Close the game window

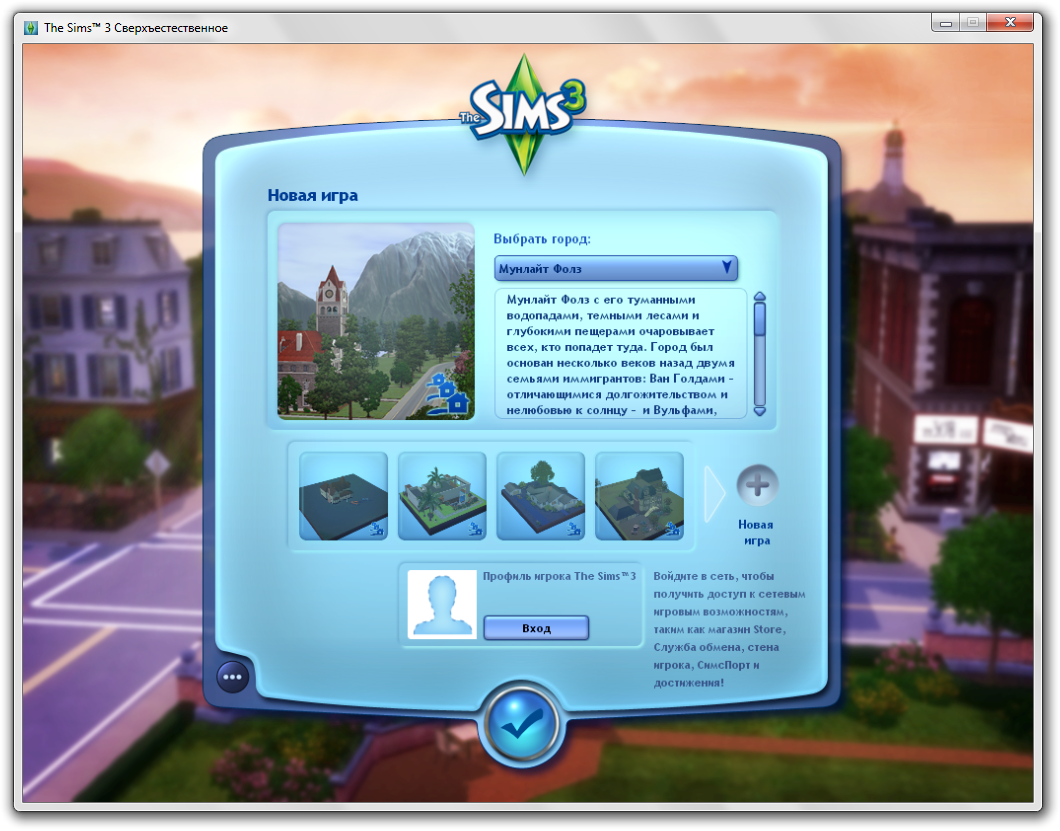(x=1017, y=21)
